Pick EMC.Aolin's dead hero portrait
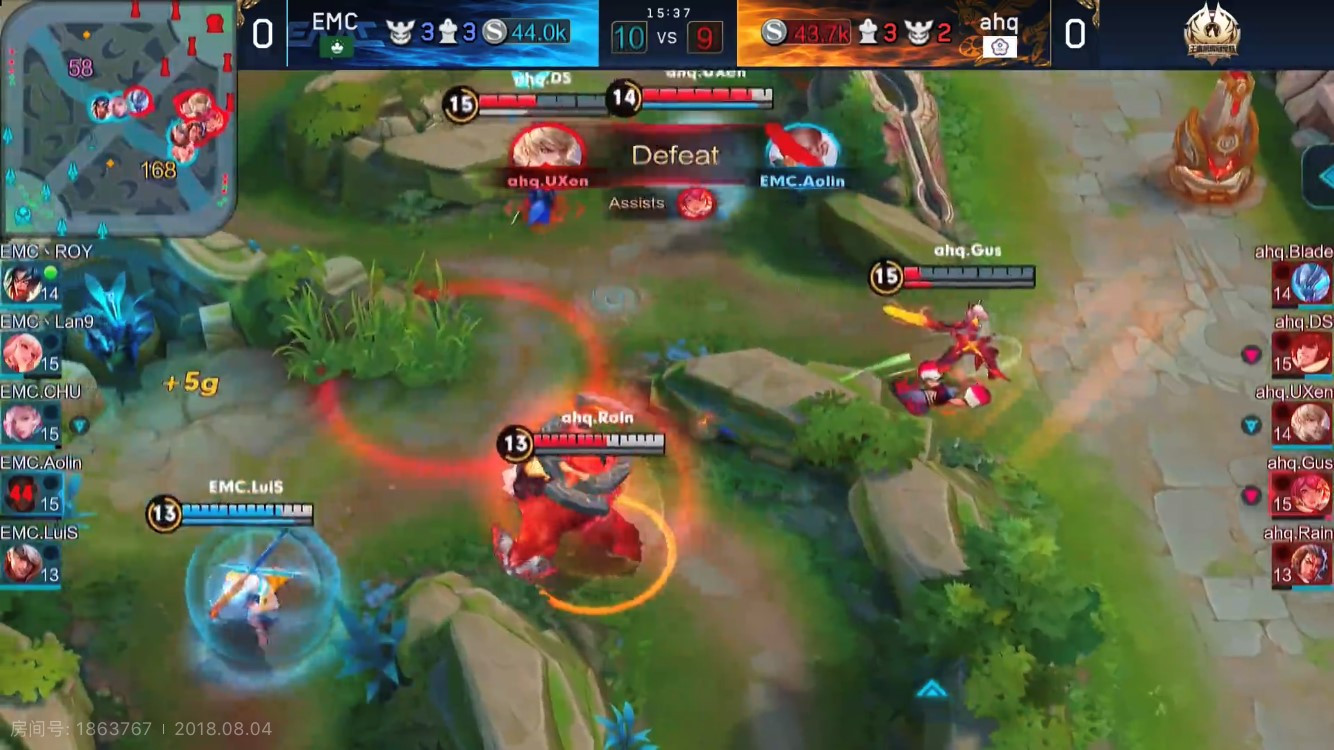This screenshot has width=1334, height=750. pos(22,493)
